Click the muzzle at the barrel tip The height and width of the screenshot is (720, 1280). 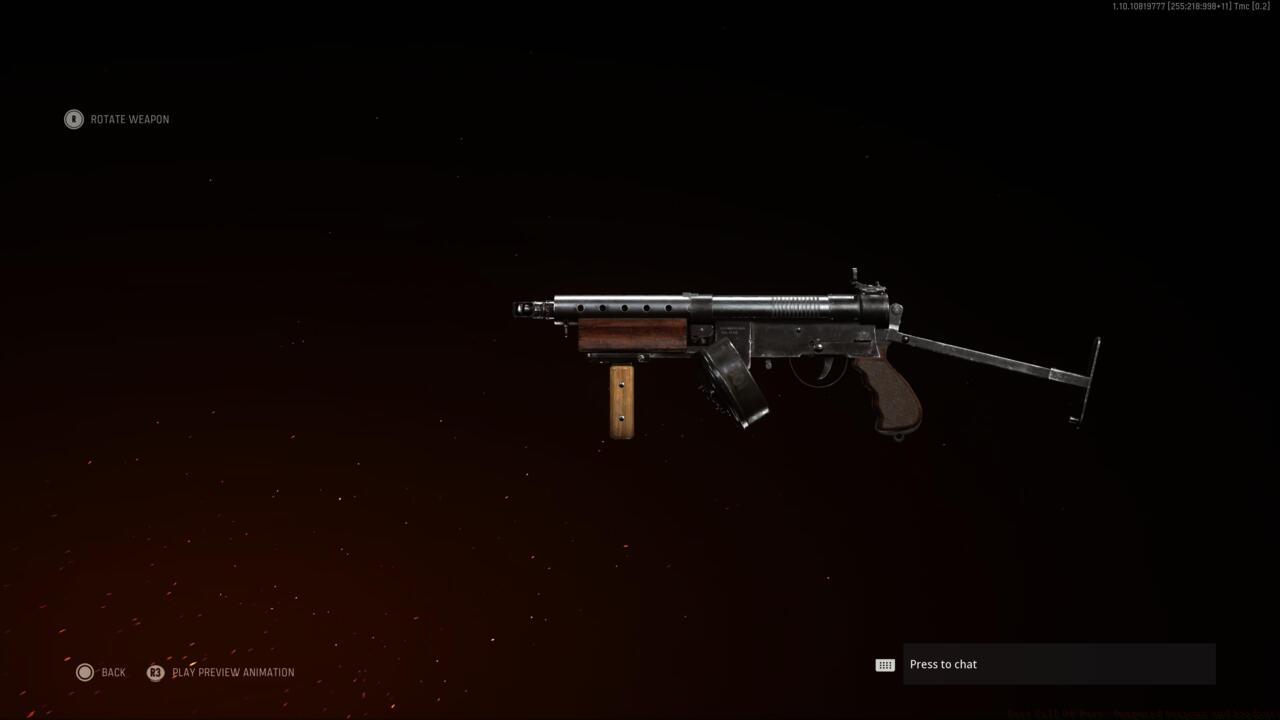[522, 310]
